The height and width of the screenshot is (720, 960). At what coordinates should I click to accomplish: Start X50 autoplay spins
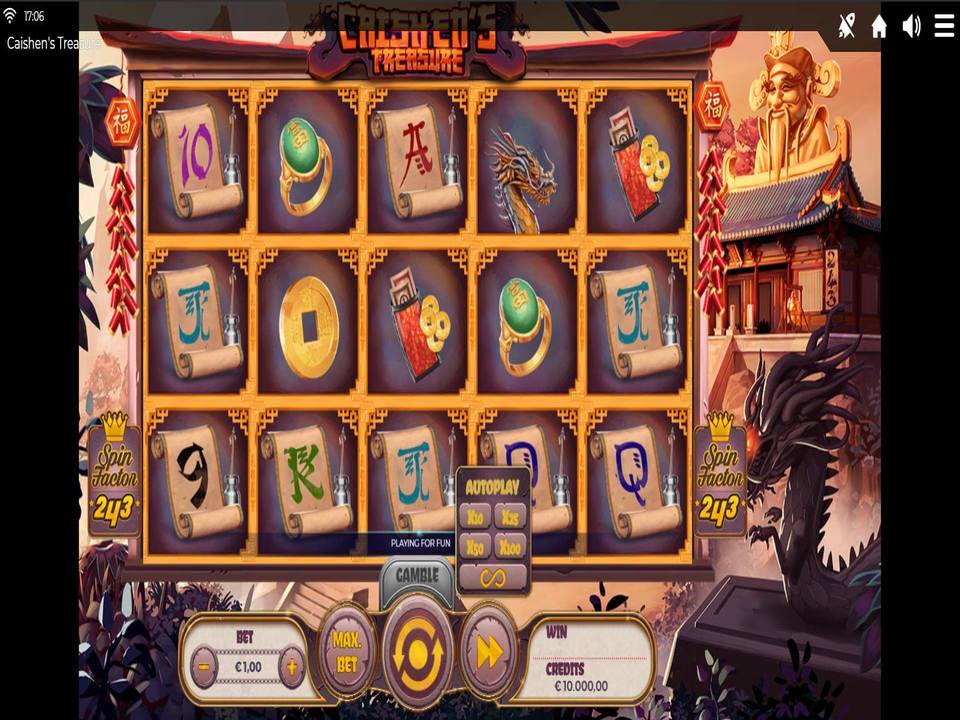pos(476,546)
